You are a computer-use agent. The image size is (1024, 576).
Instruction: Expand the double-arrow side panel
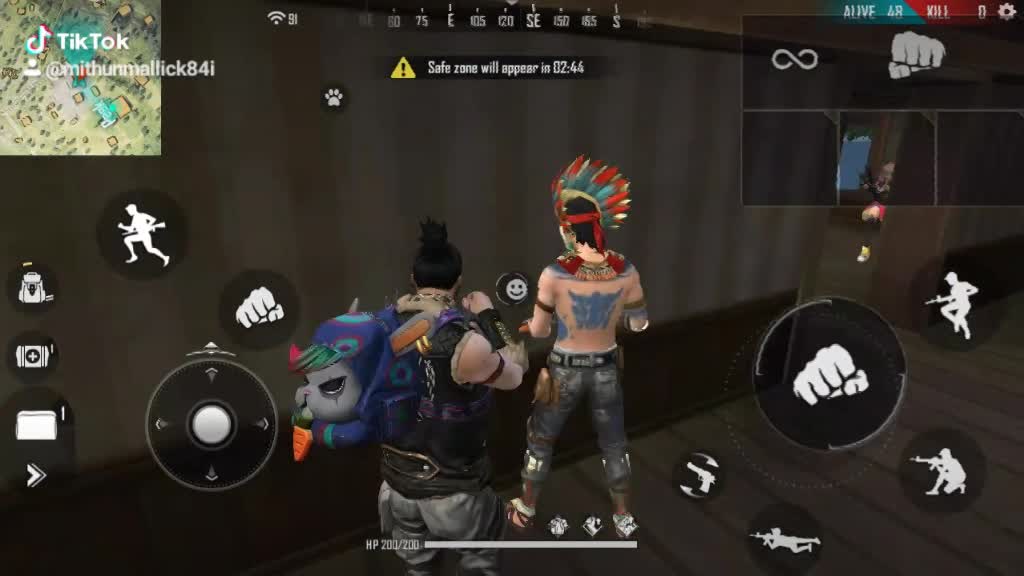[x=36, y=475]
